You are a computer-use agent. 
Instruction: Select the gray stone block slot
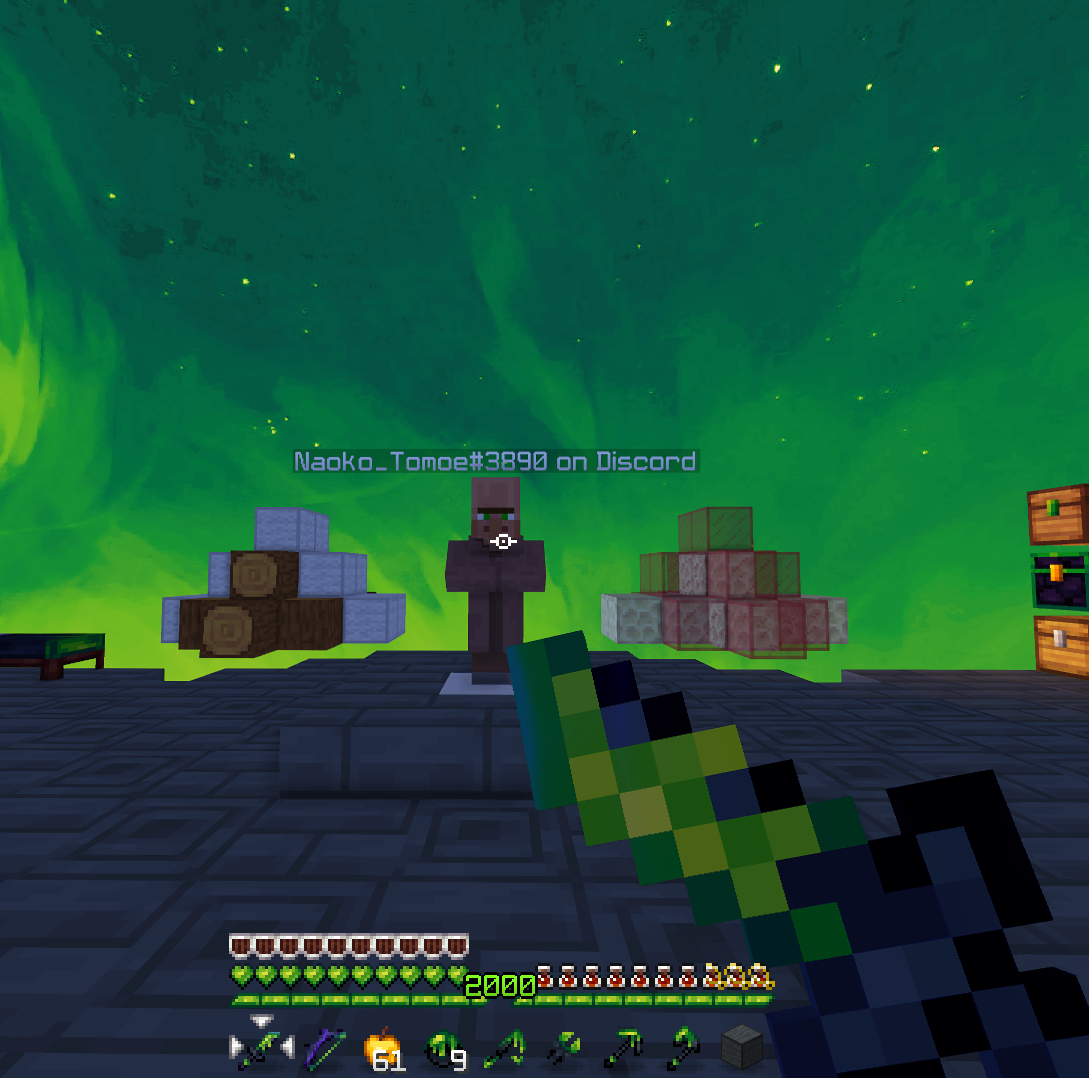pos(742,1049)
